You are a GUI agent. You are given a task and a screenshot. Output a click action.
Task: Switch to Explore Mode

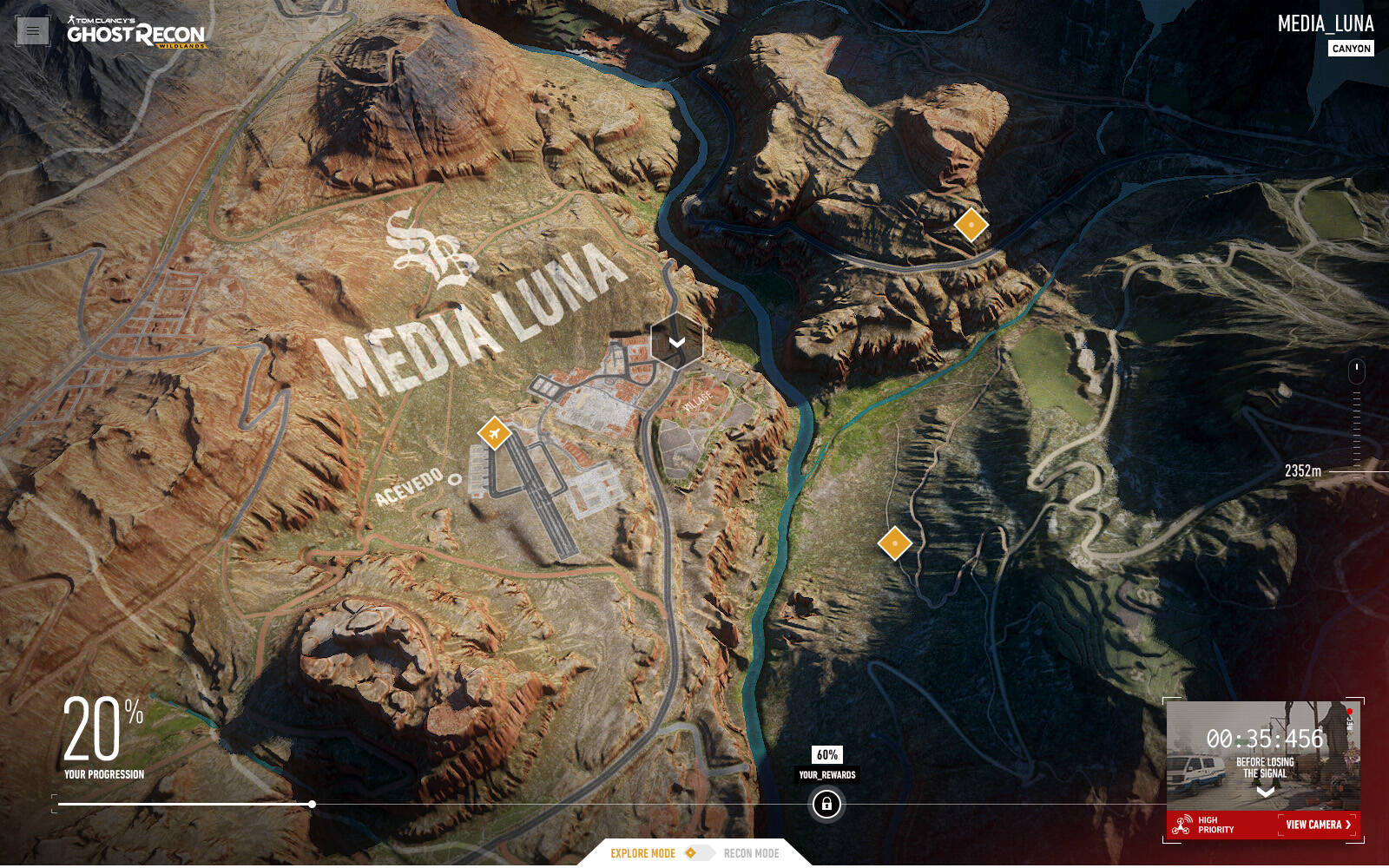(x=642, y=853)
